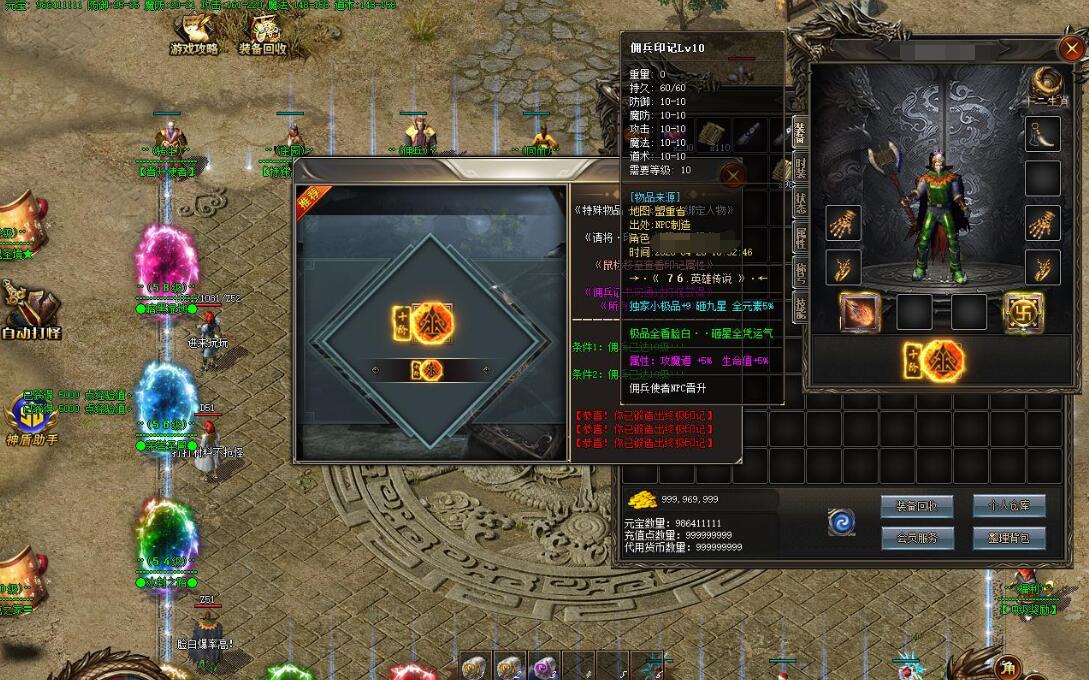
Task: Click the blue swirl icon in the bag
Action: coord(842,522)
